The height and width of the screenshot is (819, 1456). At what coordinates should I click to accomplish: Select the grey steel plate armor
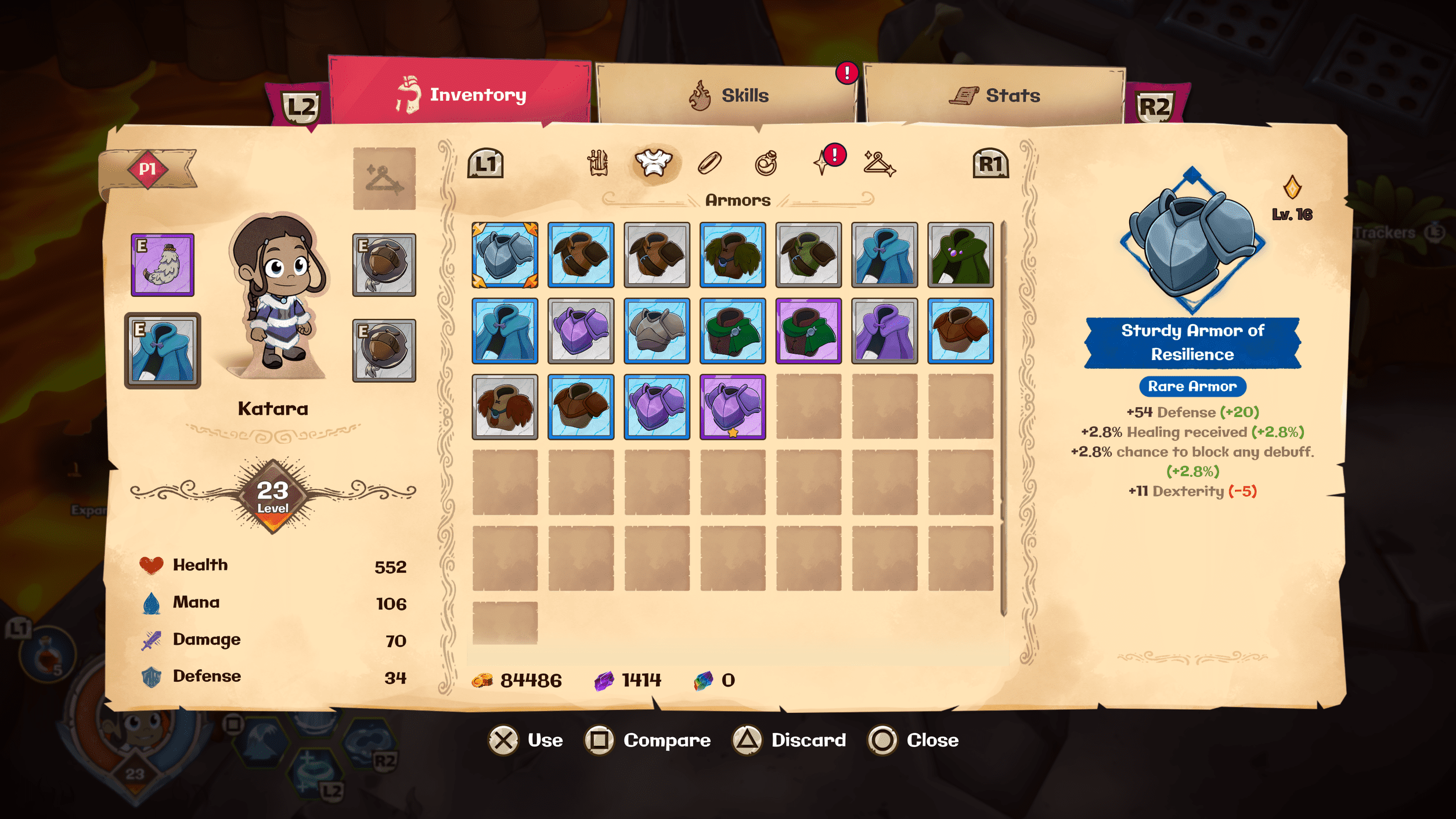[x=657, y=331]
